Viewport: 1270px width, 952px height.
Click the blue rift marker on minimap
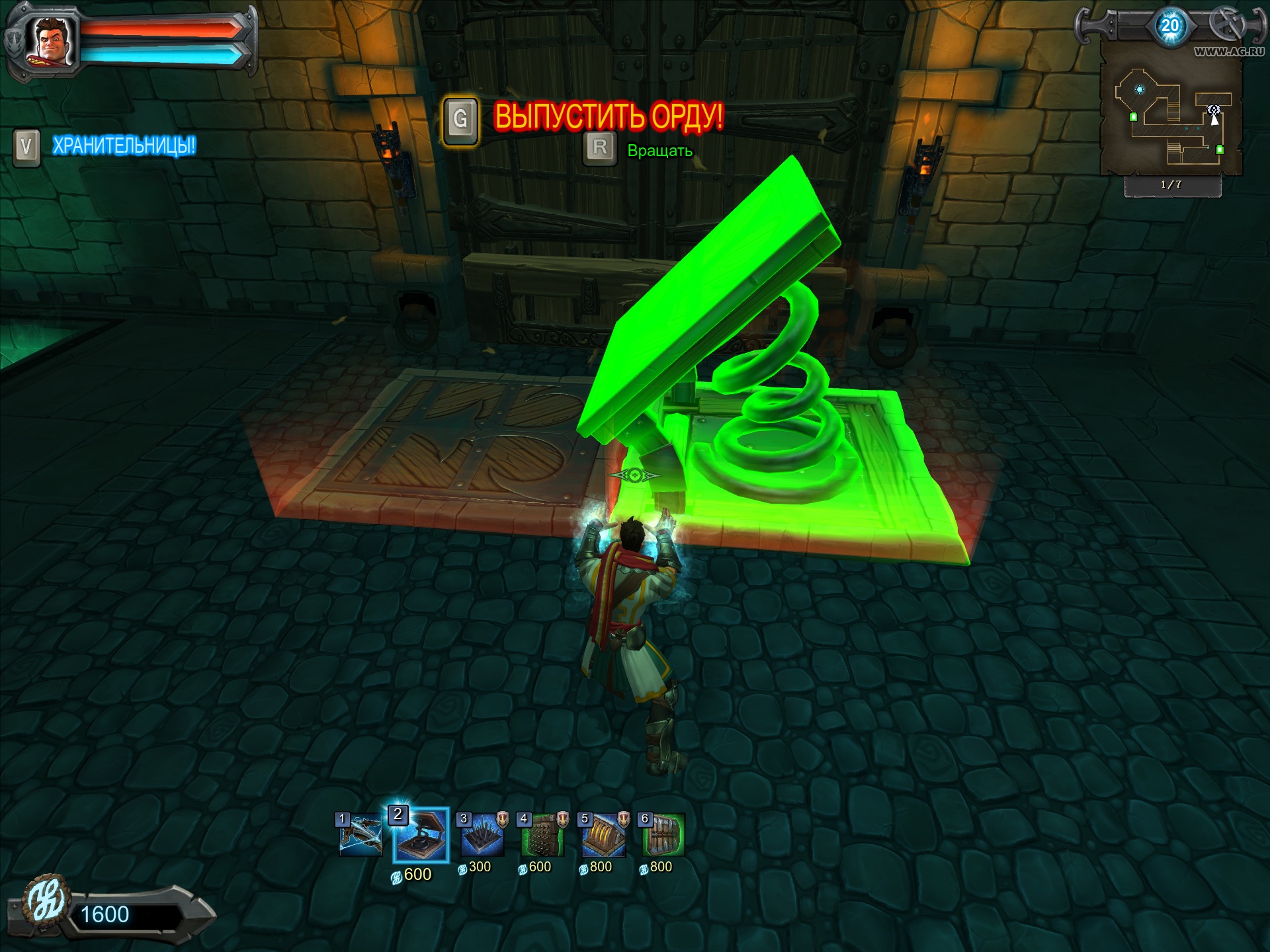(1139, 89)
